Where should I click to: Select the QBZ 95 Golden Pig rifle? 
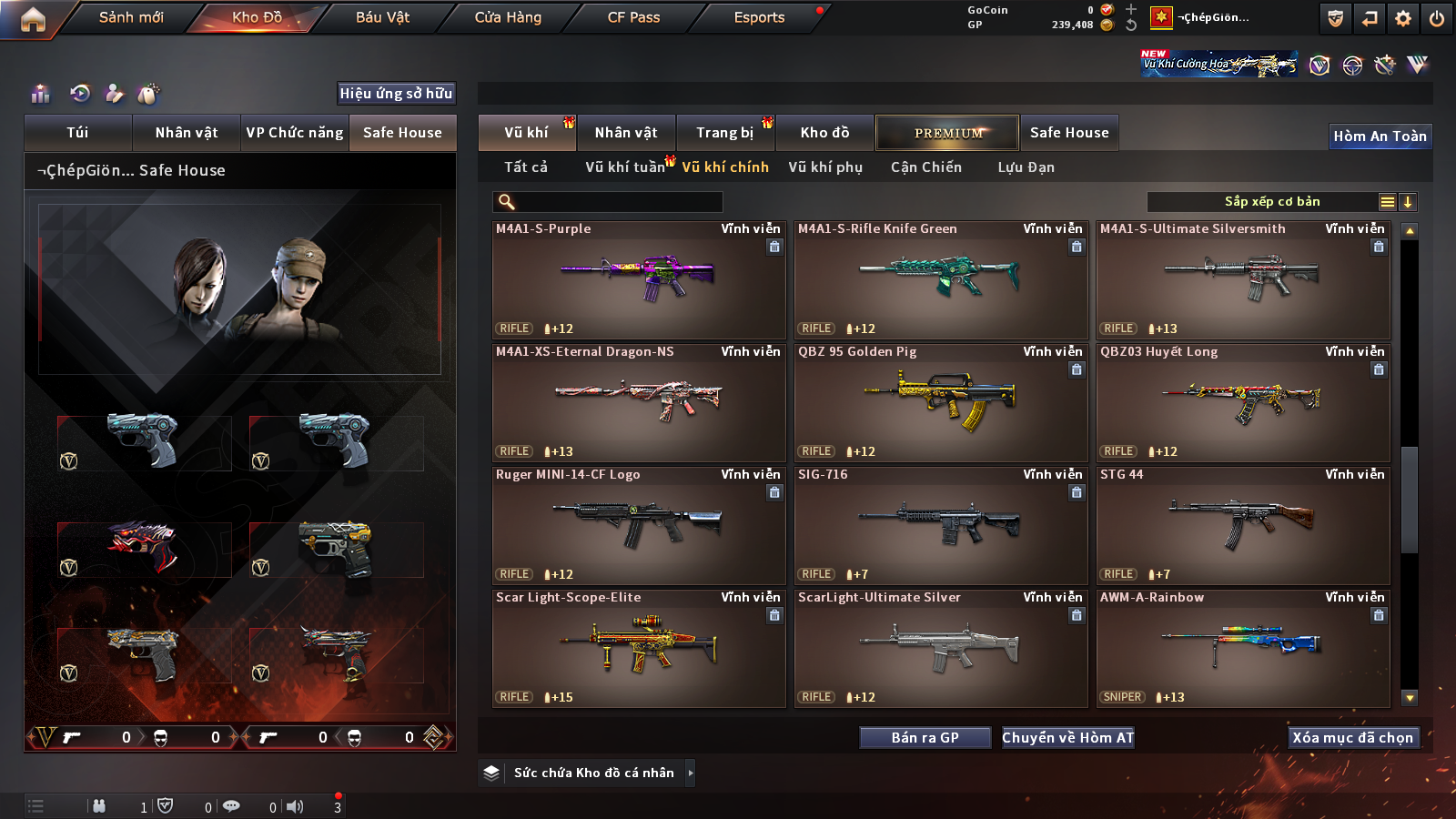click(941, 402)
